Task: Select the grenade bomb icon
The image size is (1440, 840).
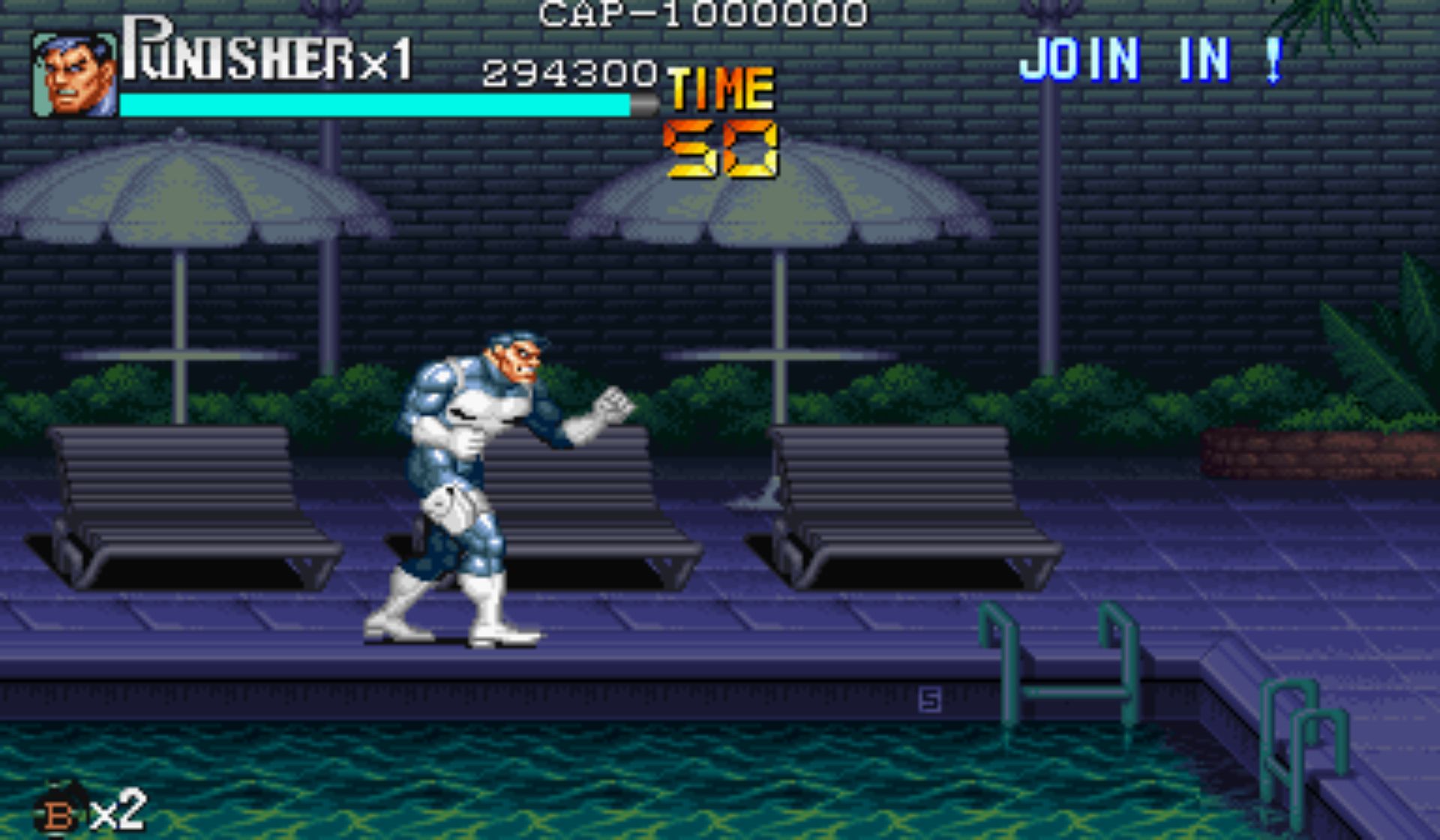Action: 58,811
